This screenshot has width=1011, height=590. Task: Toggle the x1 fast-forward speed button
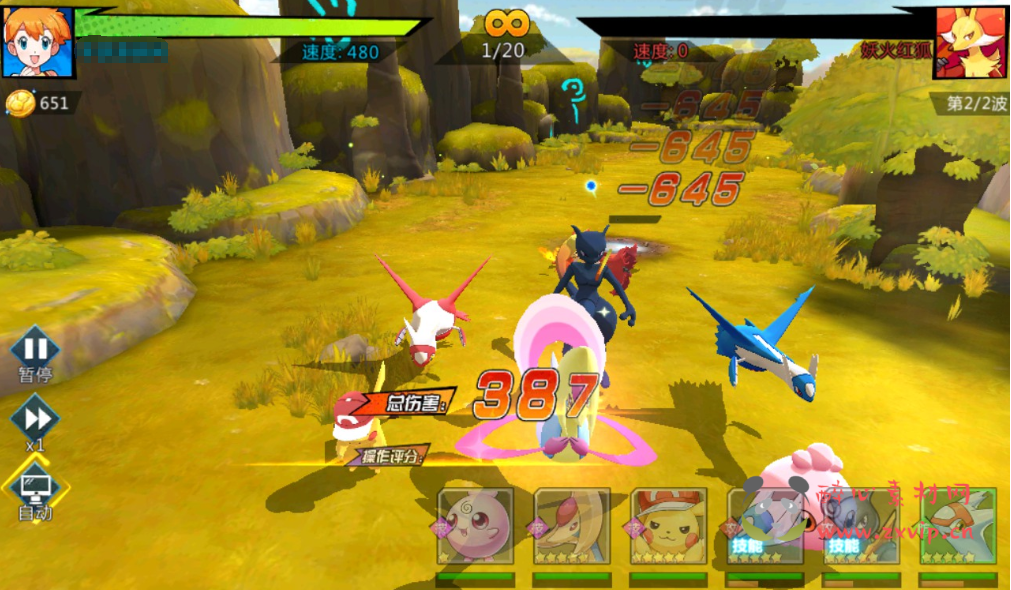(35, 418)
